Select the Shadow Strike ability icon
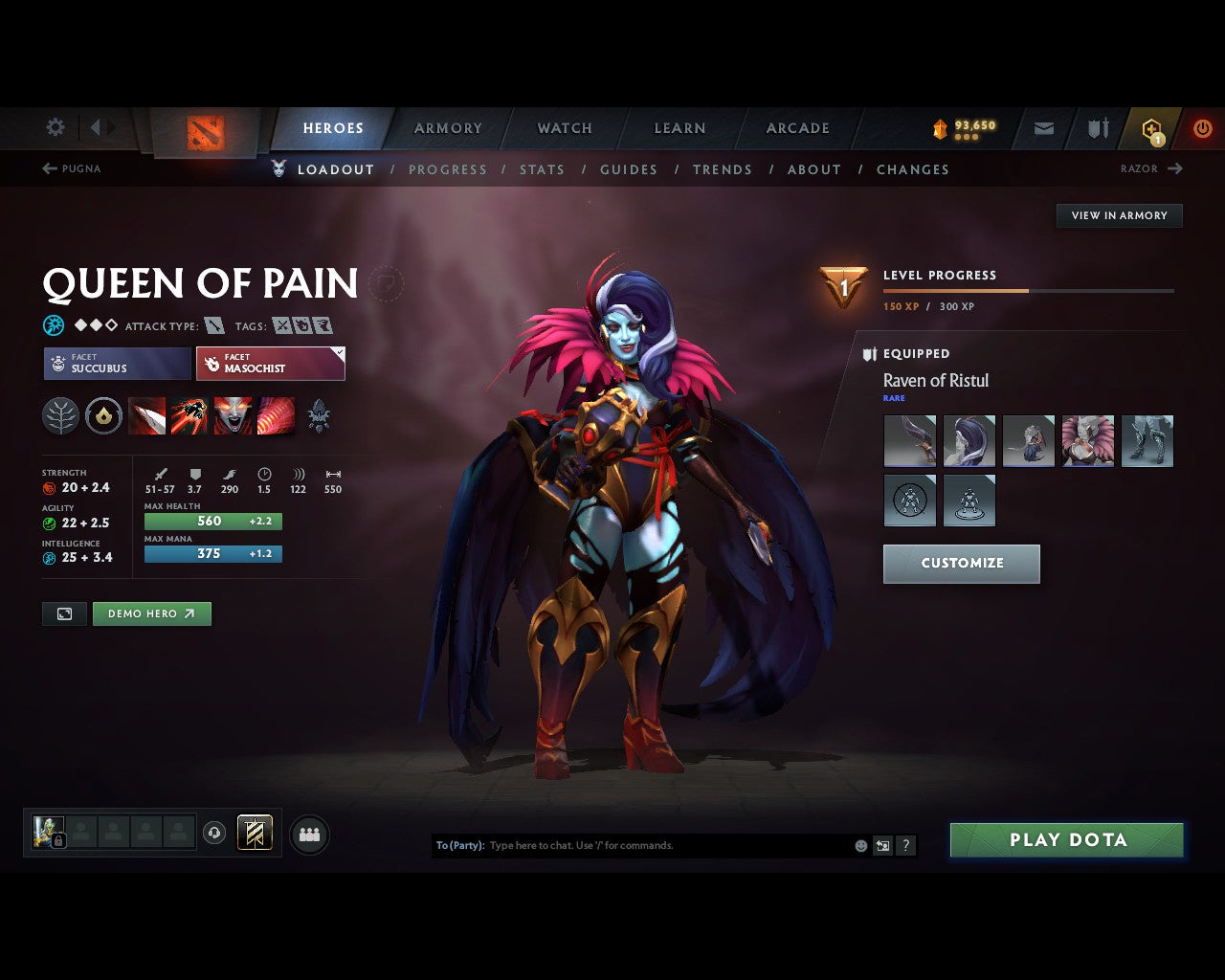 click(146, 415)
